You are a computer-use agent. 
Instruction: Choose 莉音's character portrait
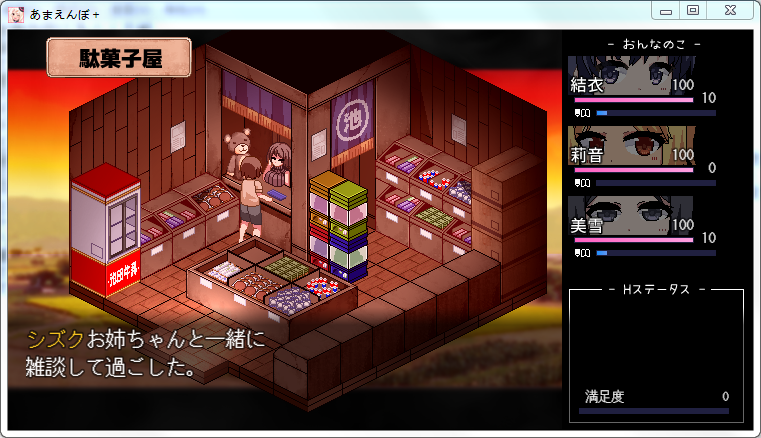(642, 145)
